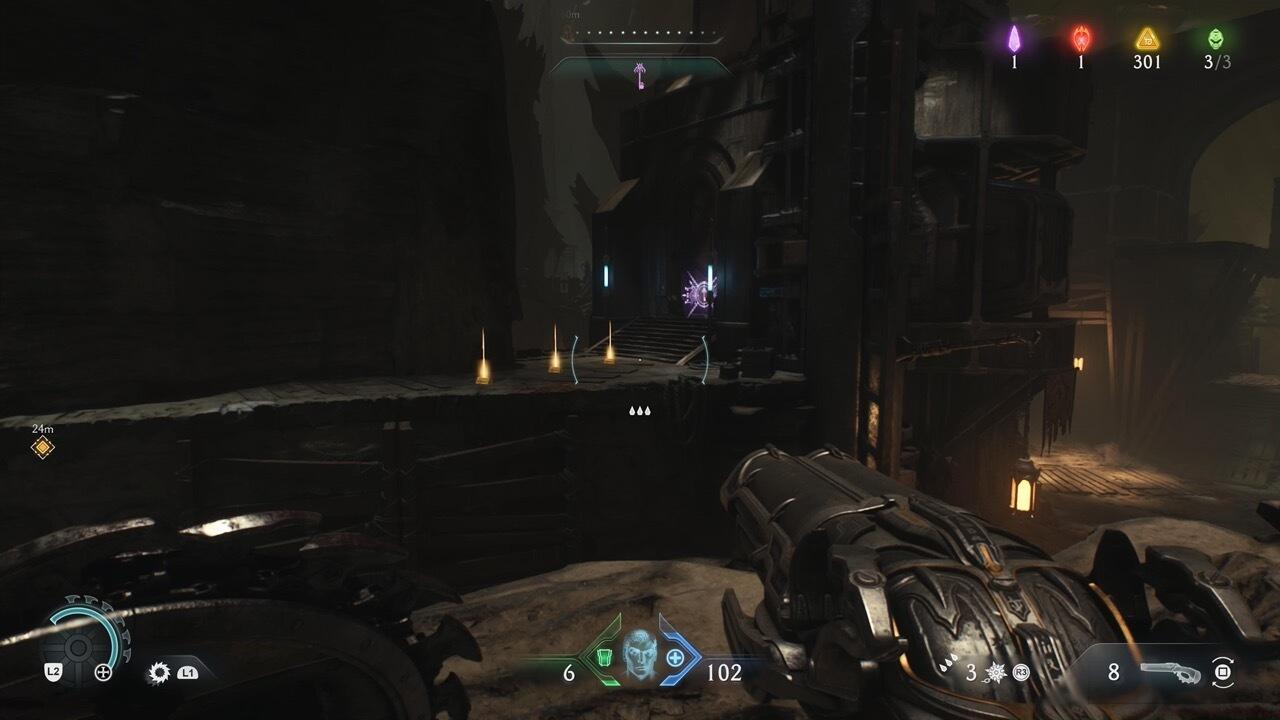Screen dimensions: 1280x720
Task: Click the weapon swap icon
Action: pyautogui.click(x=1221, y=672)
